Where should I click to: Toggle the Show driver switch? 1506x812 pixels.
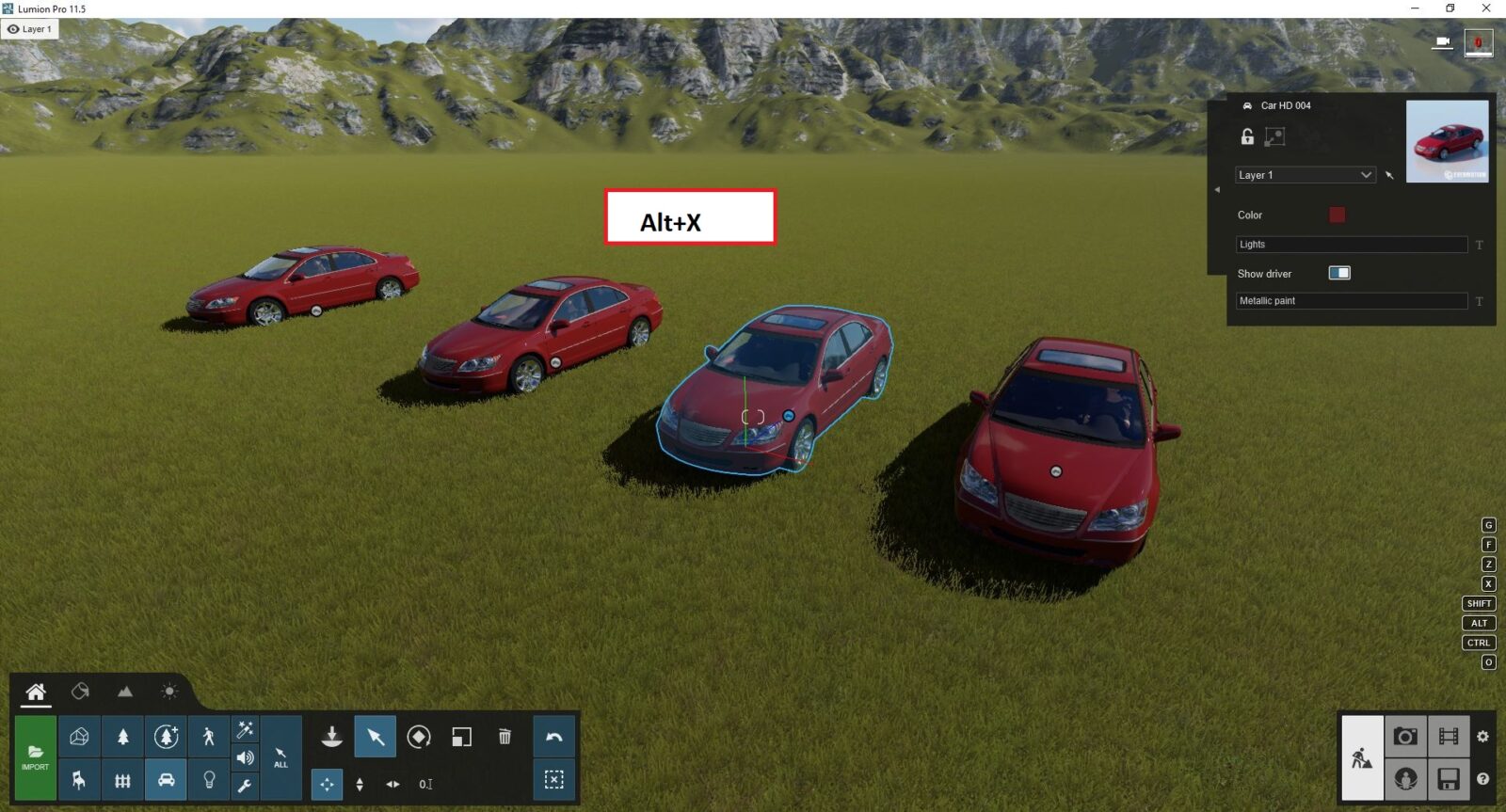1338,273
